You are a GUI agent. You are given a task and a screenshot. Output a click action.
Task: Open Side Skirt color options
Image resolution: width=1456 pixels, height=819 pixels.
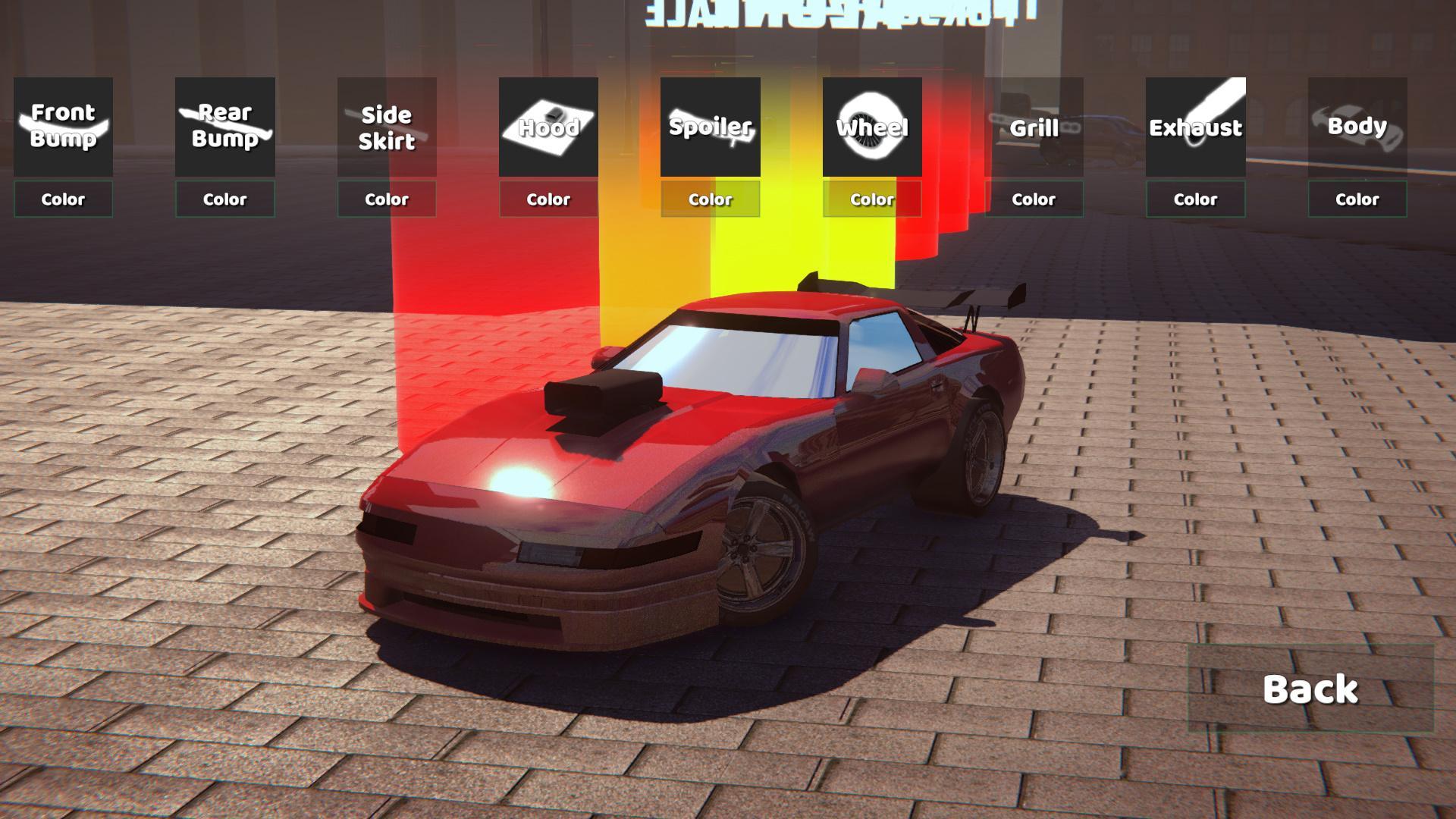387,199
